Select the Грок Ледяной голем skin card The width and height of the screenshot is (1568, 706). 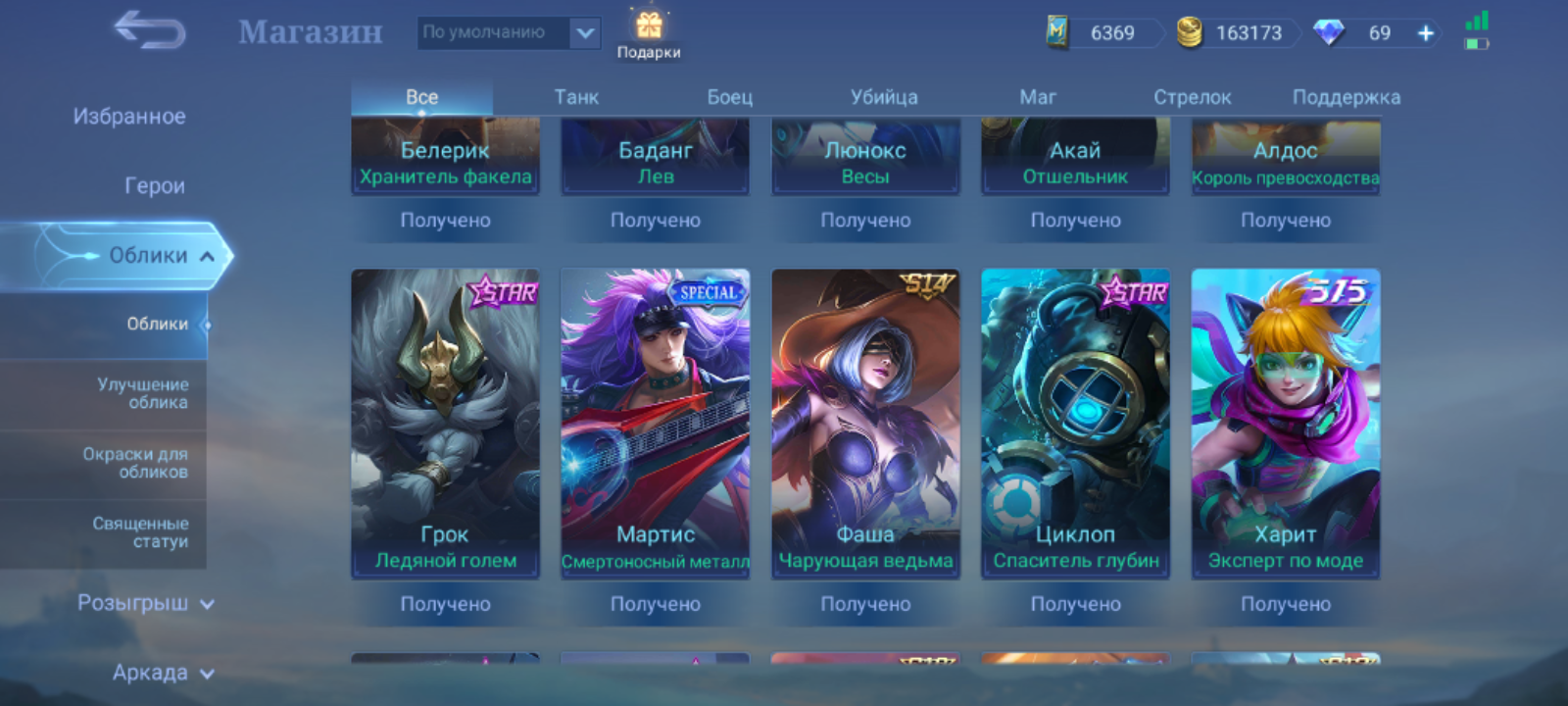[x=445, y=423]
